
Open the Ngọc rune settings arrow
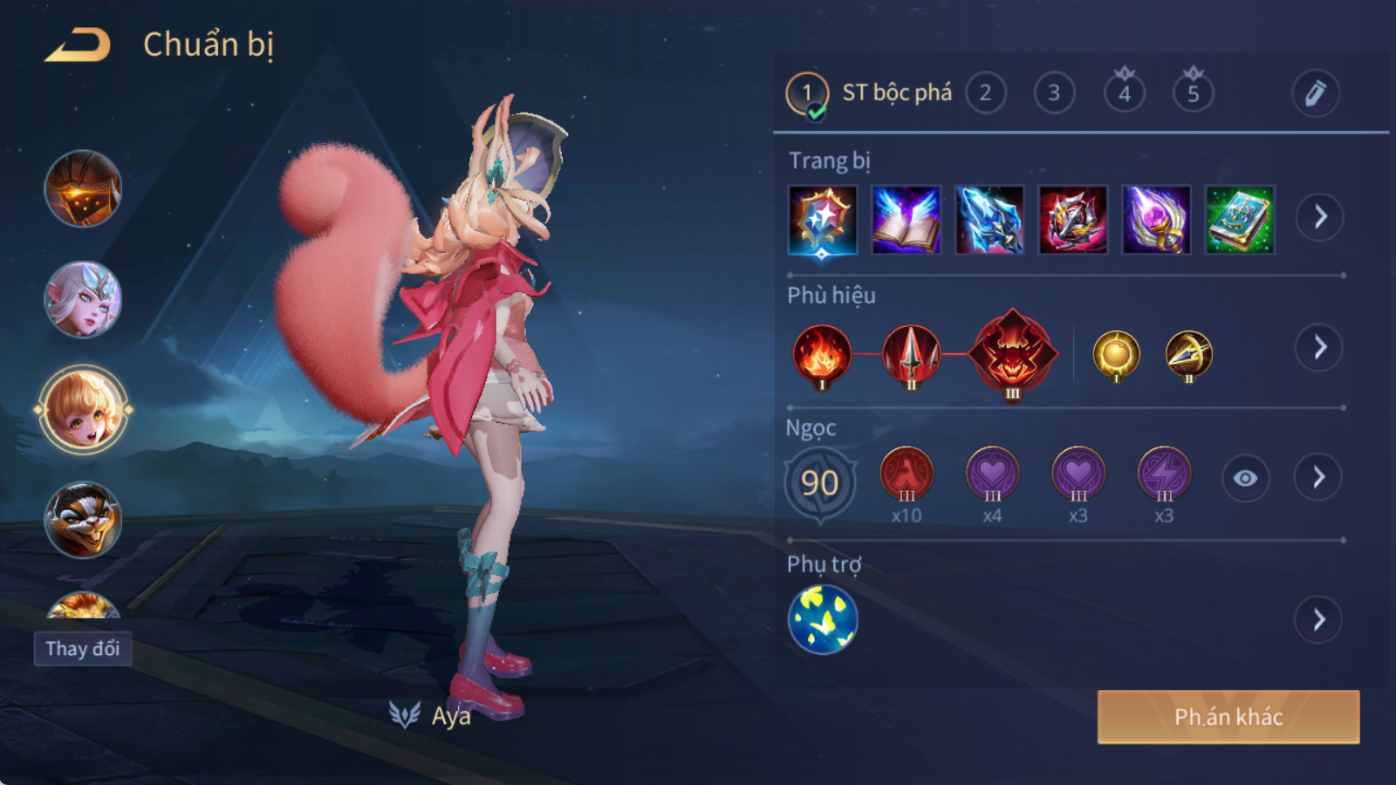pos(1318,478)
